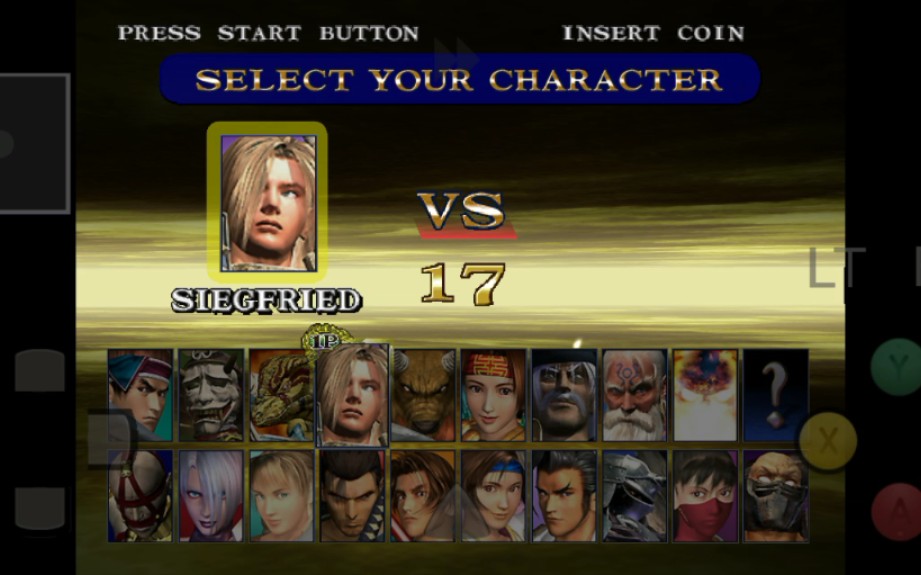Choose blonde Sophitia's portrait
The height and width of the screenshot is (575, 921).
point(281,496)
